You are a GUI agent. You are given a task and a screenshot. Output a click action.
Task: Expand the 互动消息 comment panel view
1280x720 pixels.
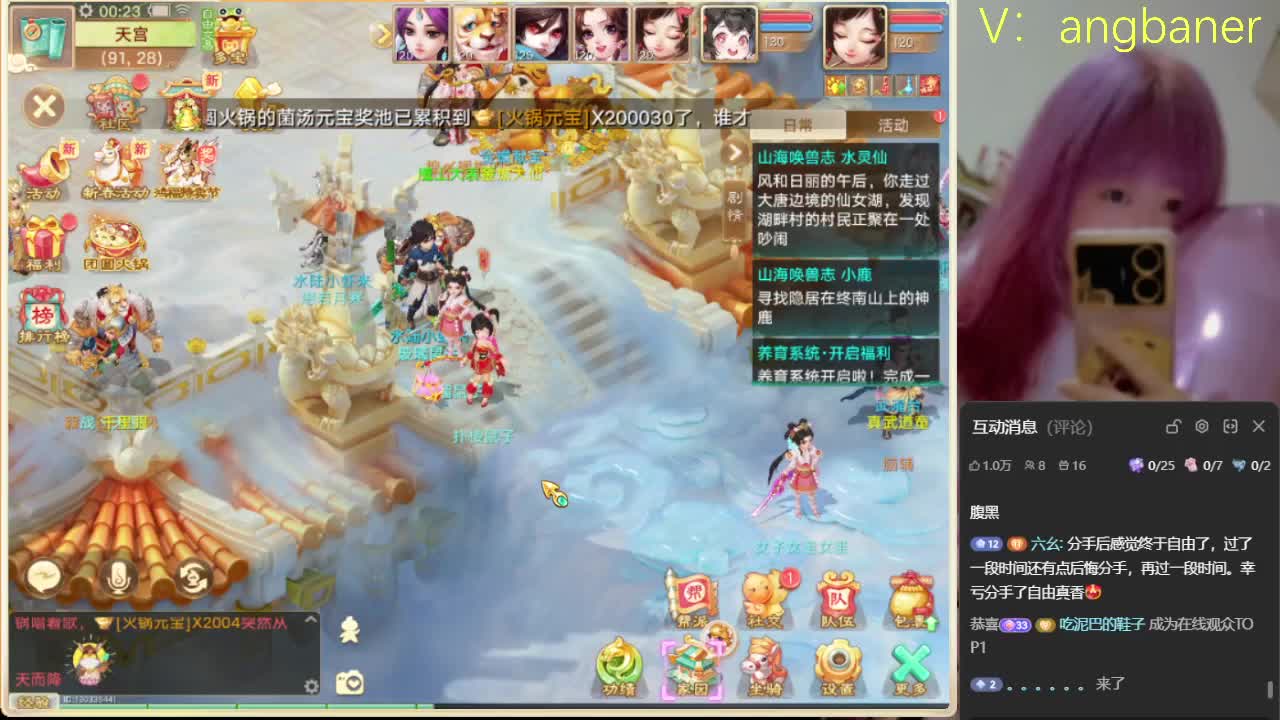pos(1230,426)
